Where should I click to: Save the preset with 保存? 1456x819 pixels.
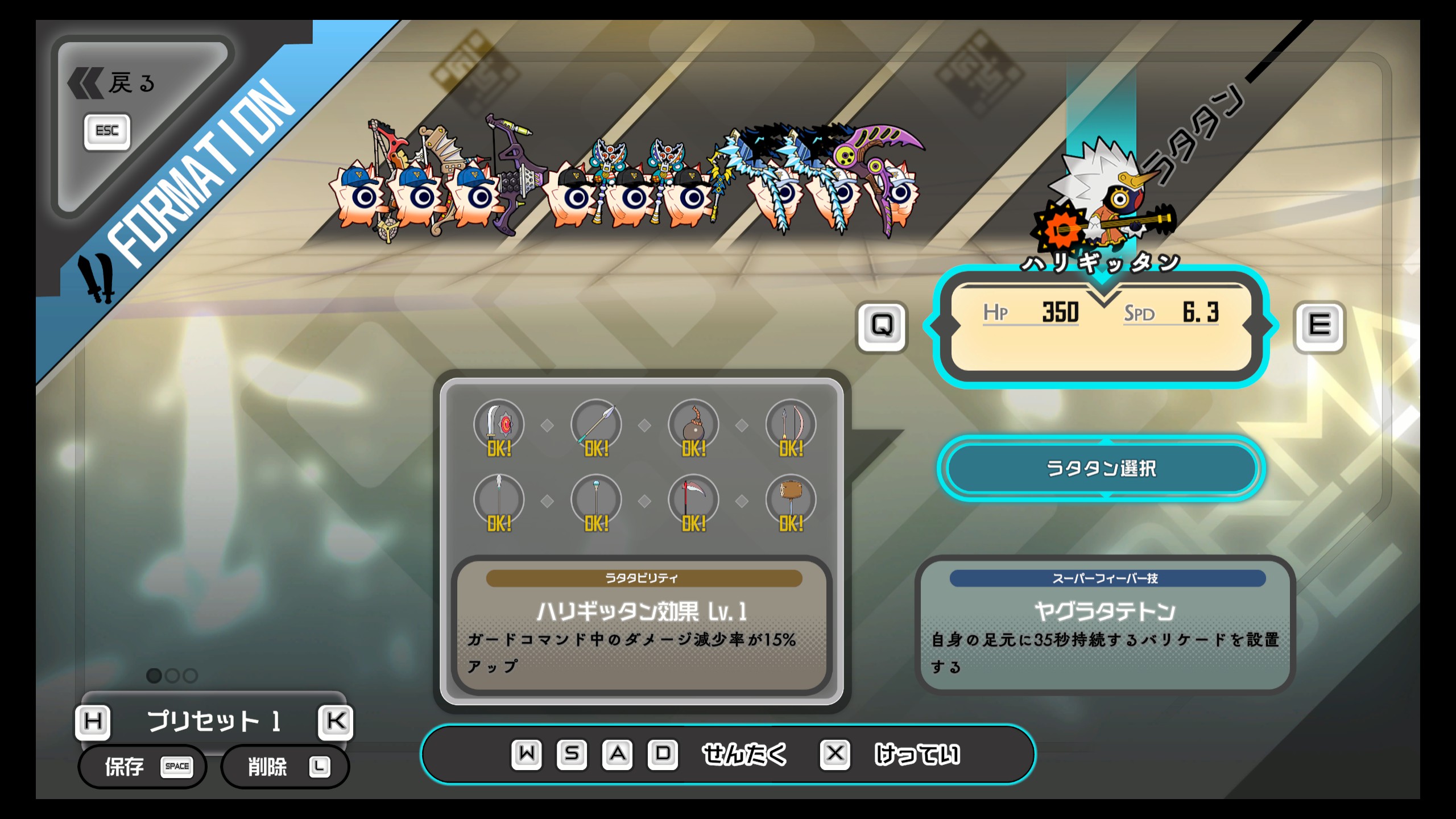142,767
